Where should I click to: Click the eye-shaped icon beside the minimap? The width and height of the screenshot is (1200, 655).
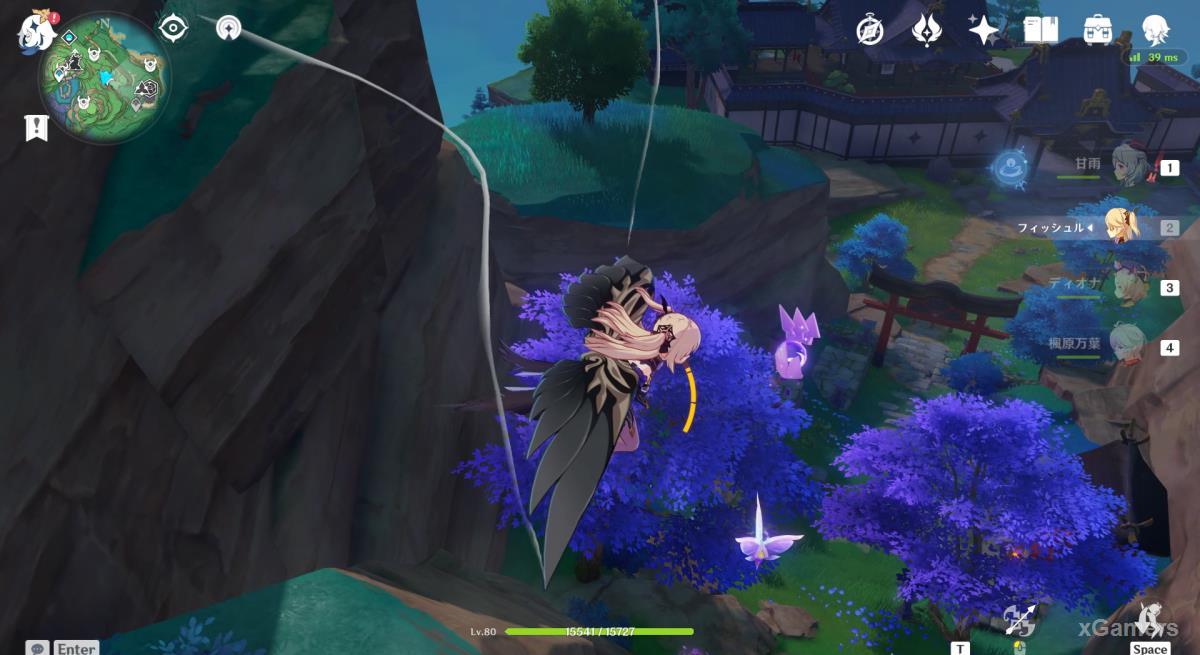[x=173, y=28]
